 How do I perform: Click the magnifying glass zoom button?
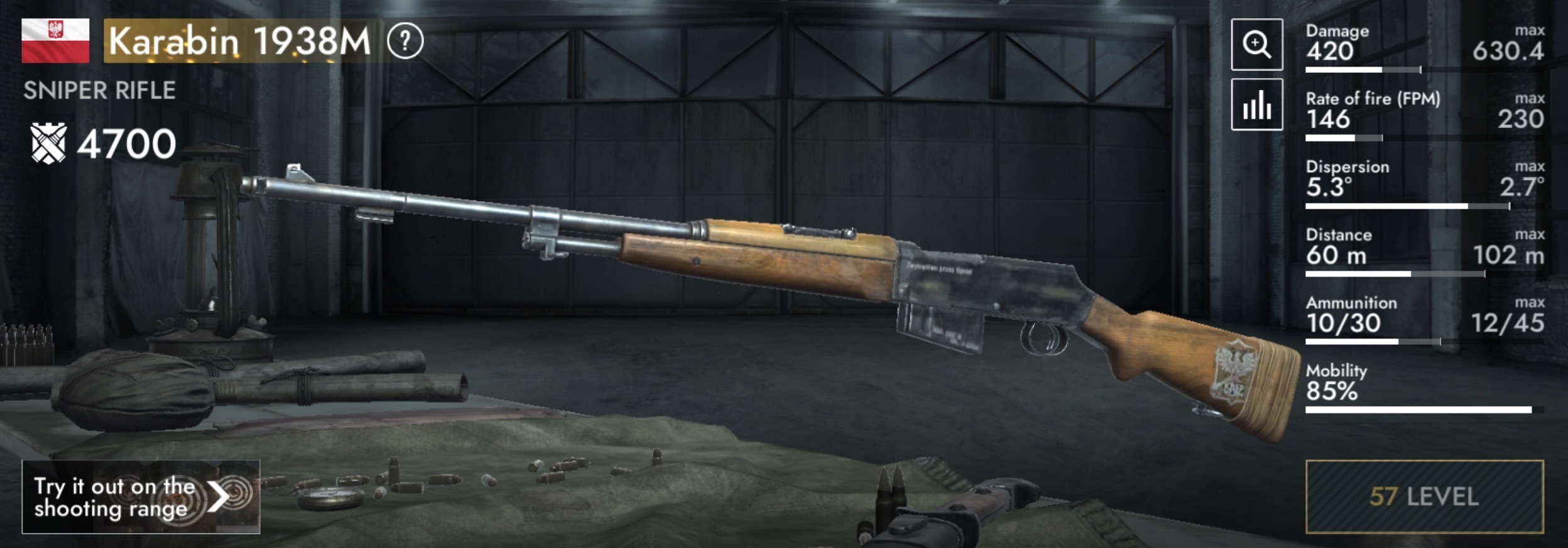1256,44
